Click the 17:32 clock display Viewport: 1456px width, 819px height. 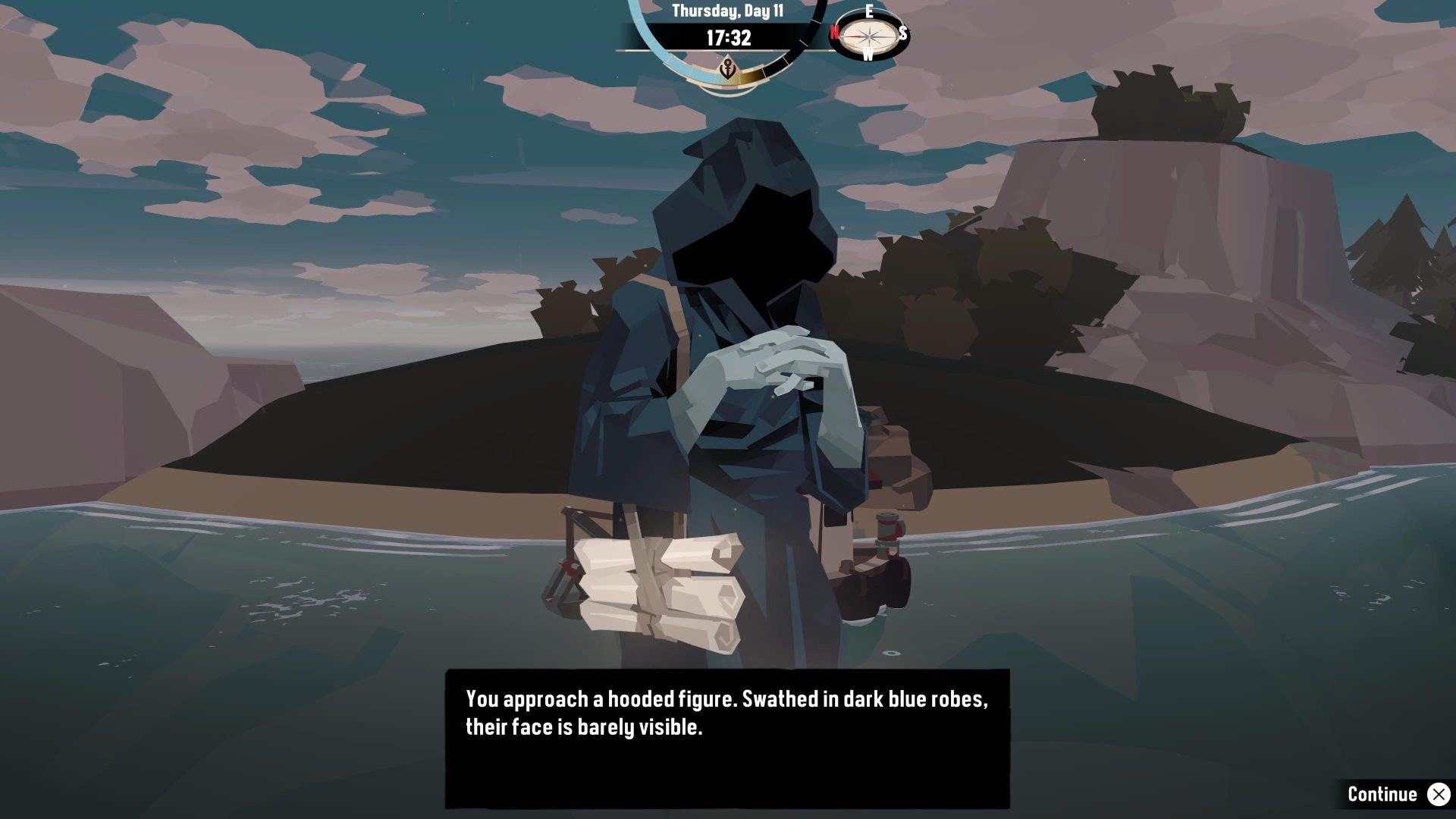click(728, 36)
